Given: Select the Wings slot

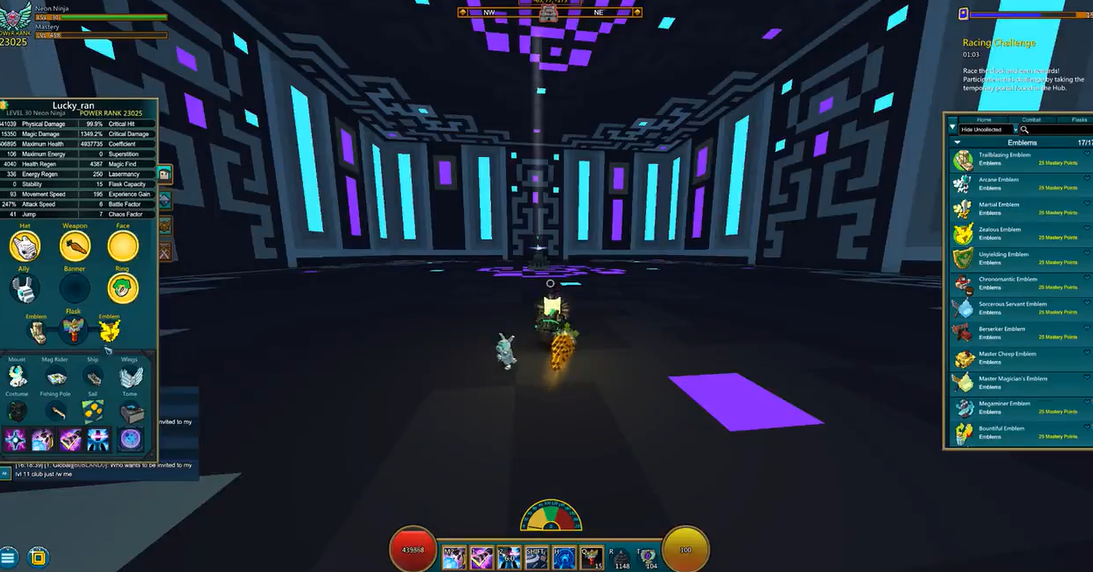Looking at the screenshot, I should click(x=131, y=377).
